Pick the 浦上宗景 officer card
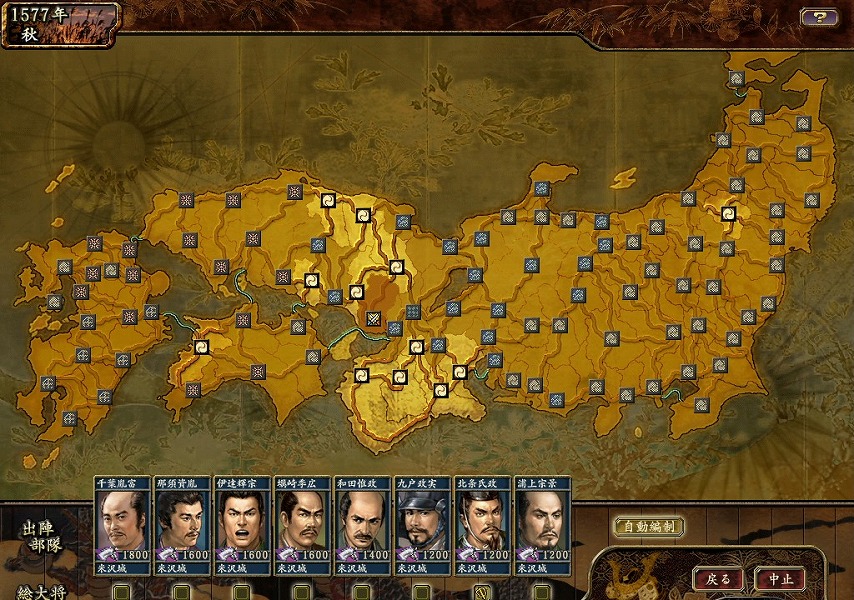This screenshot has height=600, width=854. [x=542, y=524]
